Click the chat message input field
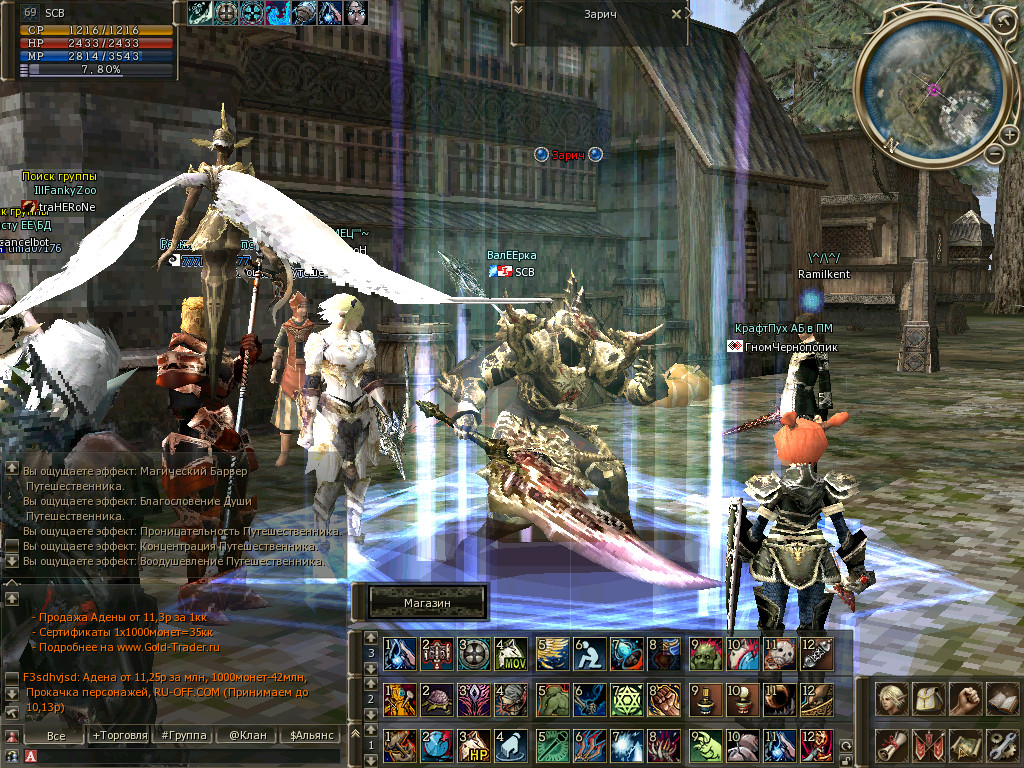 [180, 757]
